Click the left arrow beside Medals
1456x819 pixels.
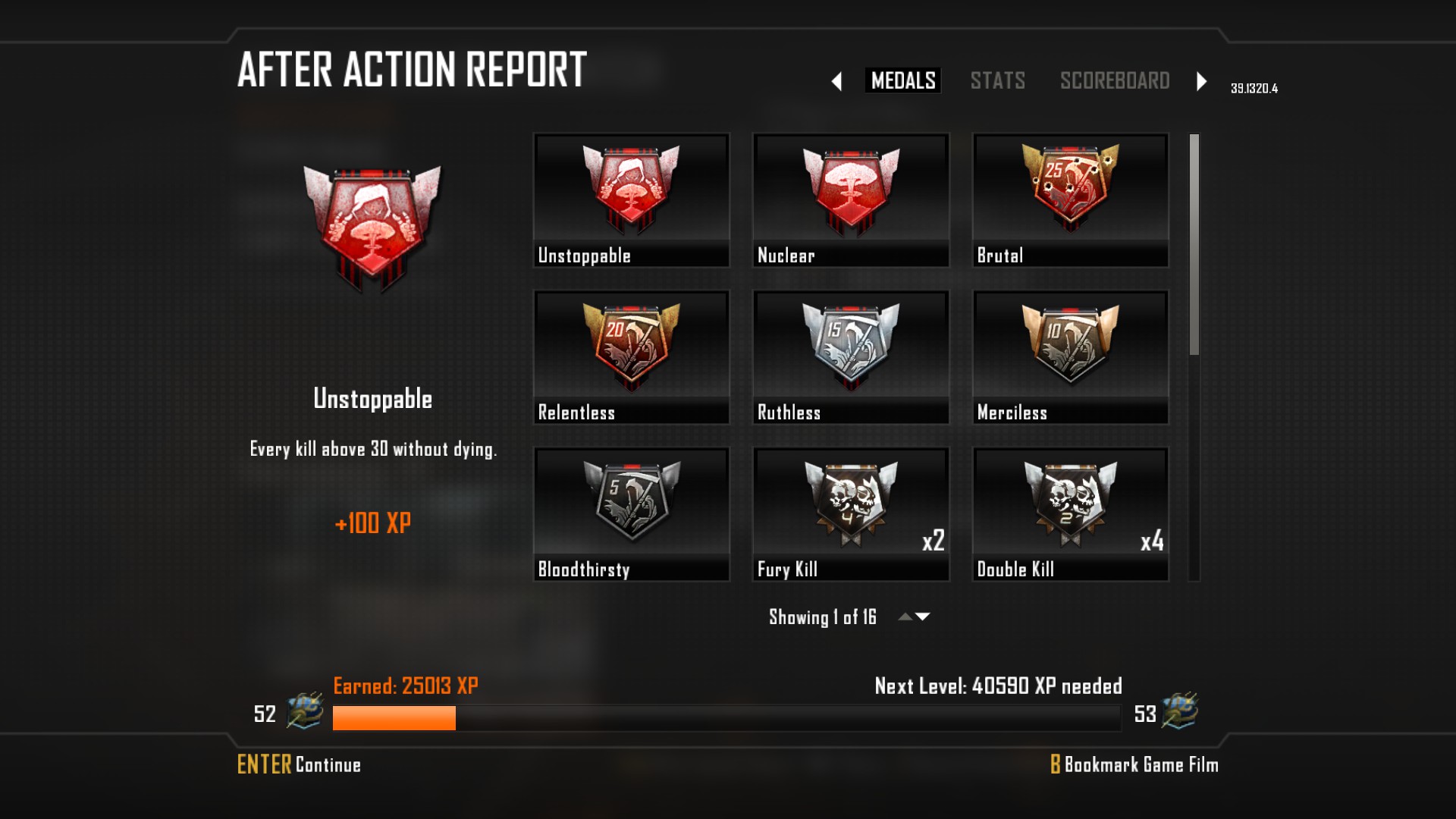[x=836, y=81]
